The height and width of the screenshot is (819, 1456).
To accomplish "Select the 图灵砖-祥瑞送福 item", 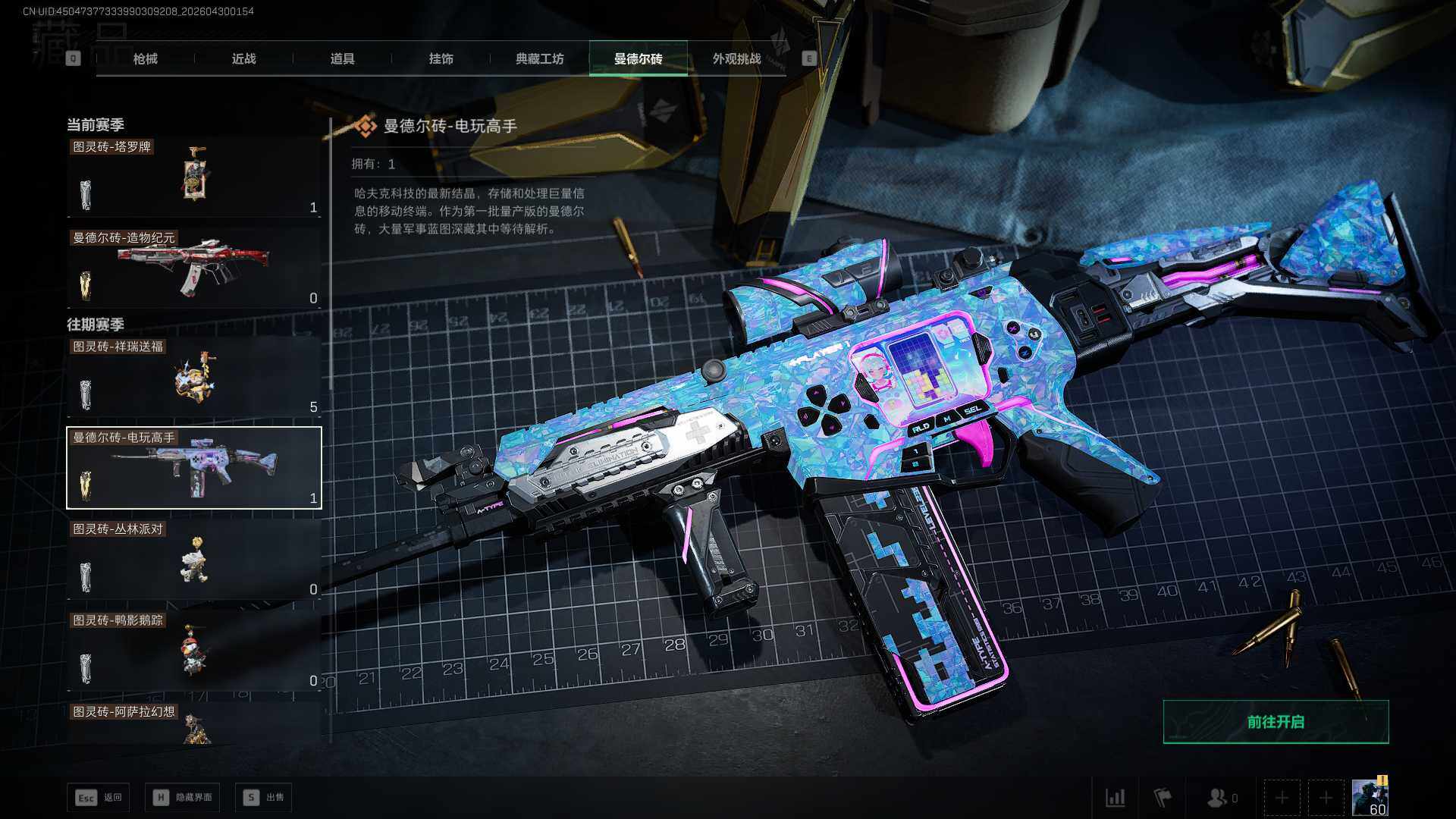I will click(x=194, y=377).
